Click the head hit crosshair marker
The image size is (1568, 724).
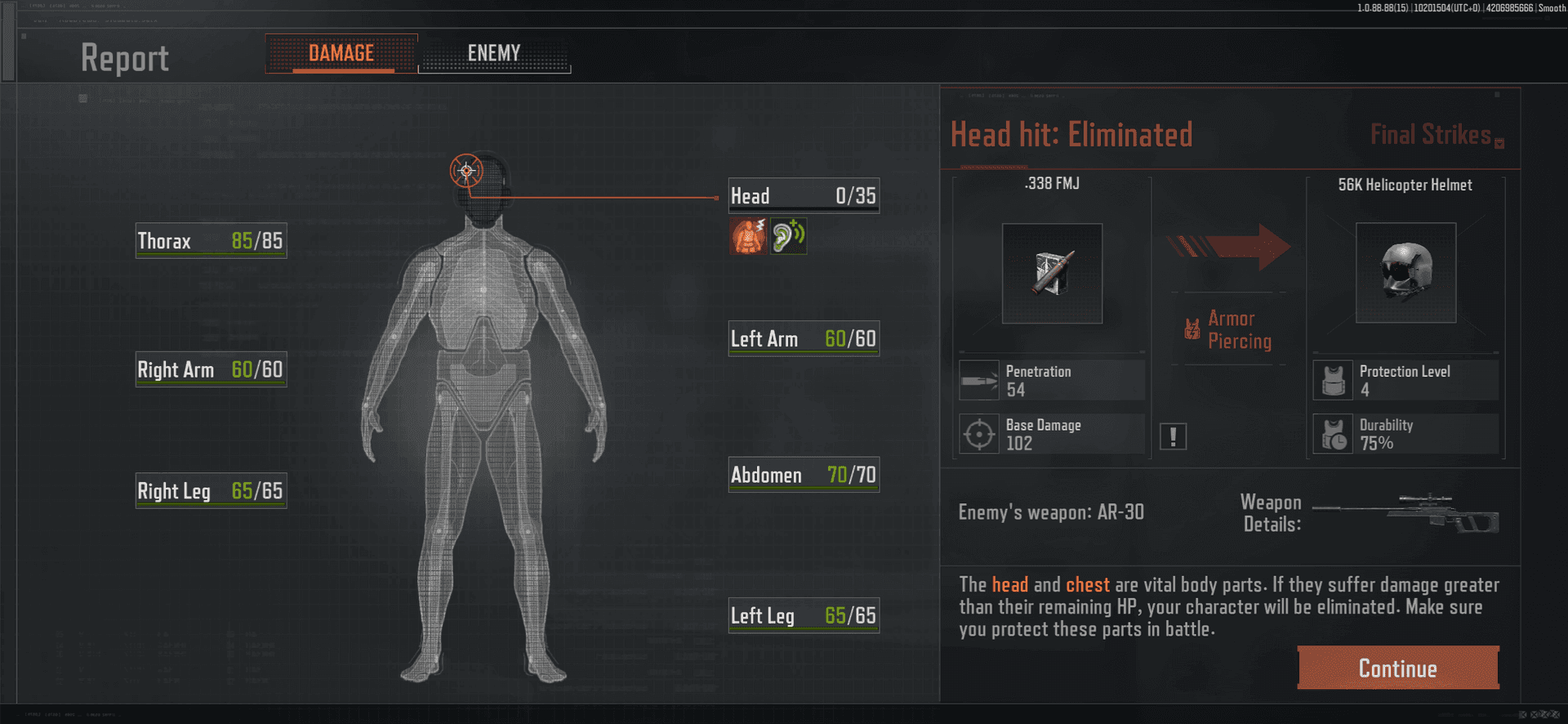466,171
